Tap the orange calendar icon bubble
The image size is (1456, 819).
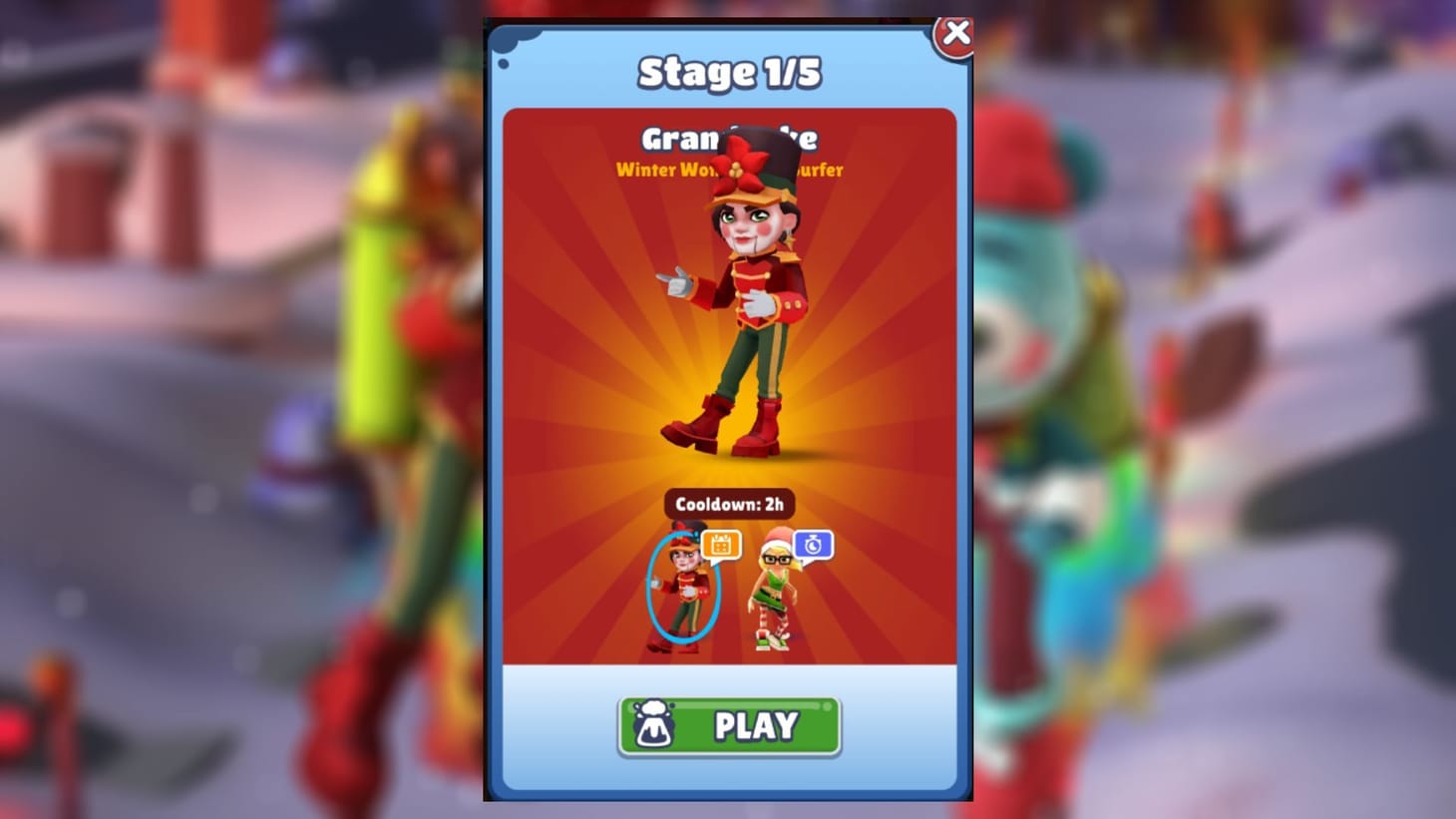(x=723, y=543)
